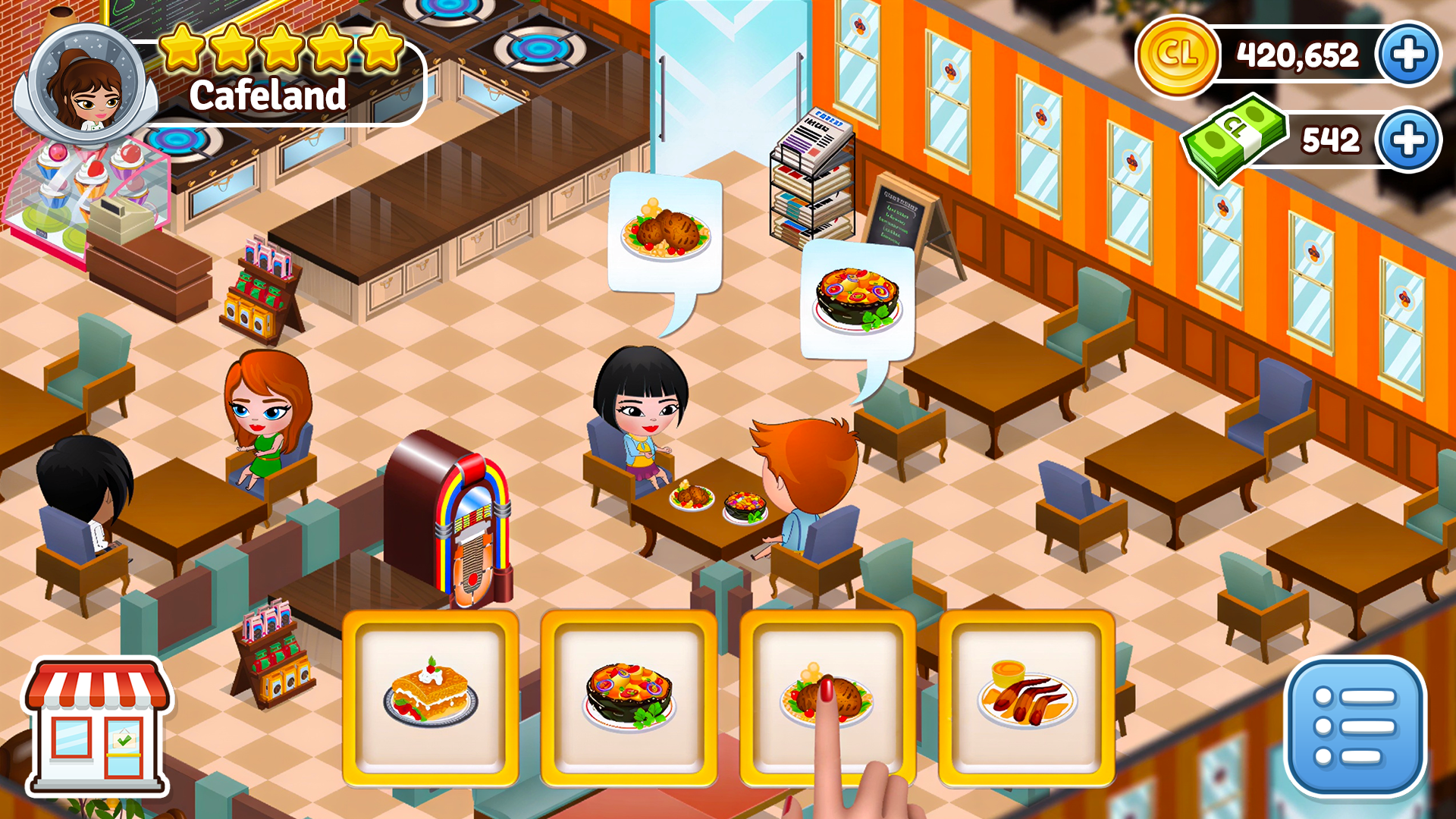
Task: Select the cake slice serving tile
Action: [430, 698]
